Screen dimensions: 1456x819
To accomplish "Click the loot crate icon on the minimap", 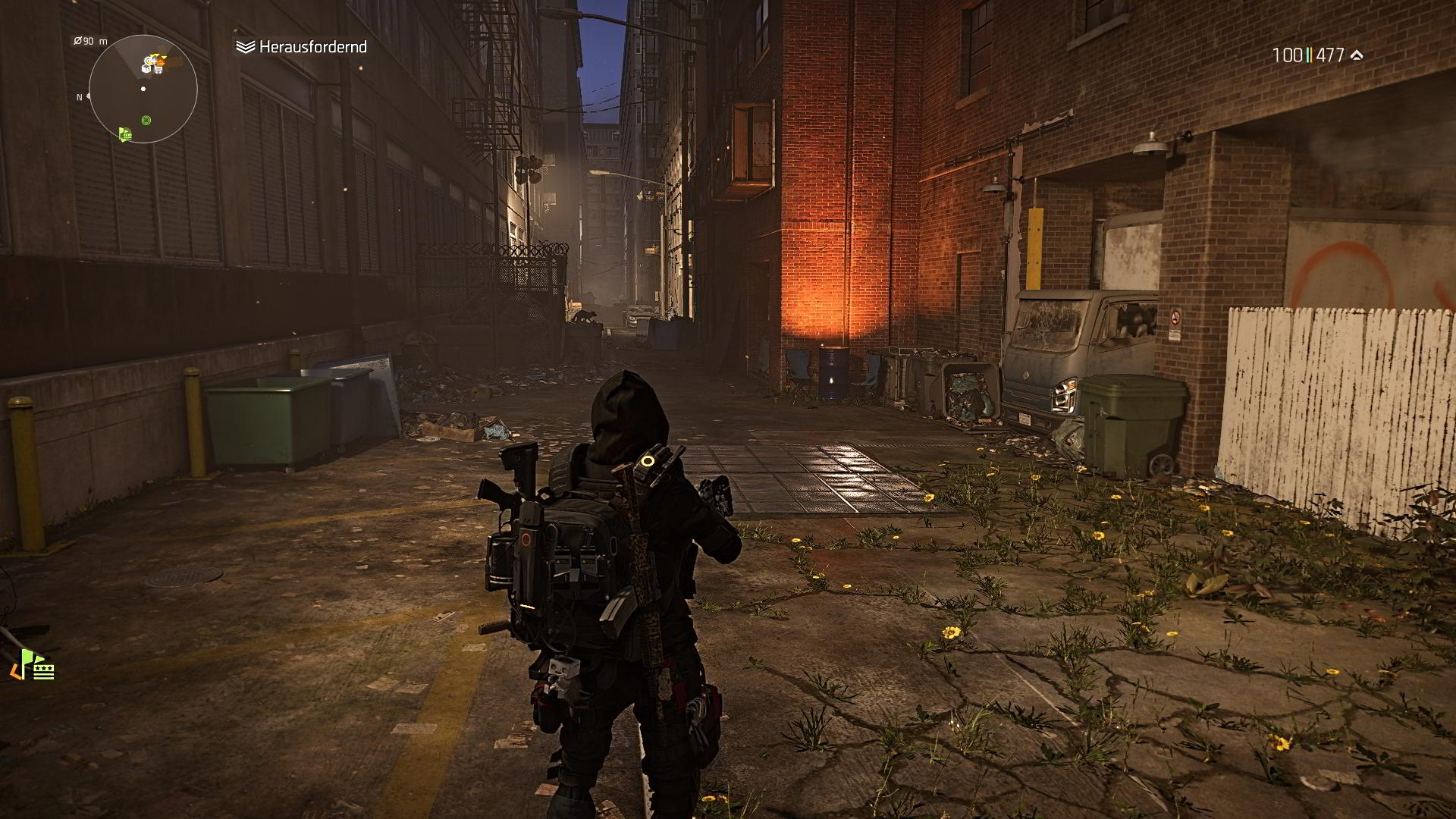I will 146,69.
